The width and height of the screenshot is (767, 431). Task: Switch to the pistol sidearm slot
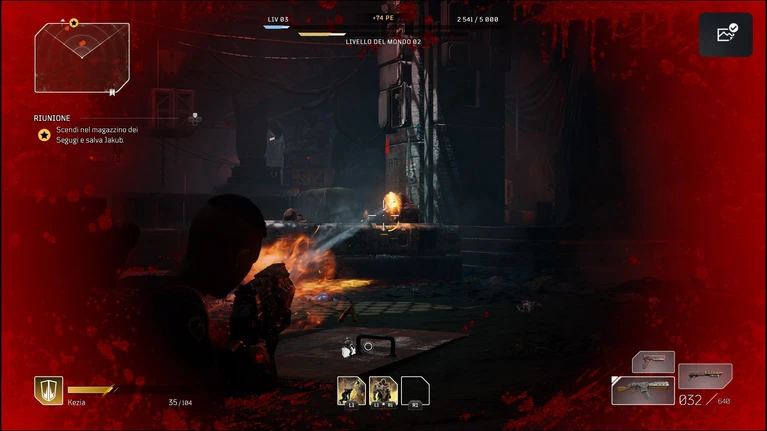pyautogui.click(x=653, y=361)
